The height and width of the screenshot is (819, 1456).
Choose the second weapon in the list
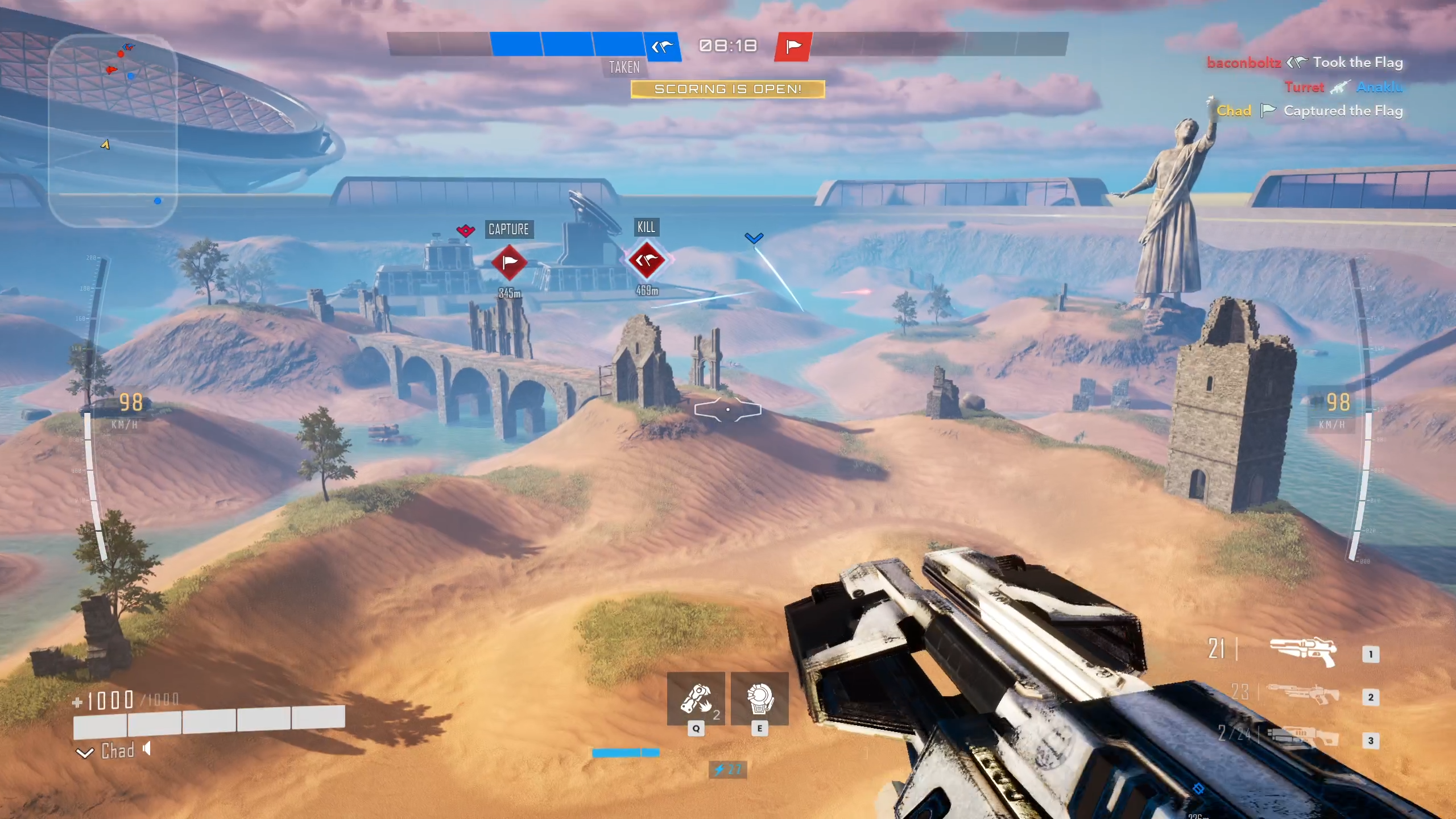(x=1302, y=695)
